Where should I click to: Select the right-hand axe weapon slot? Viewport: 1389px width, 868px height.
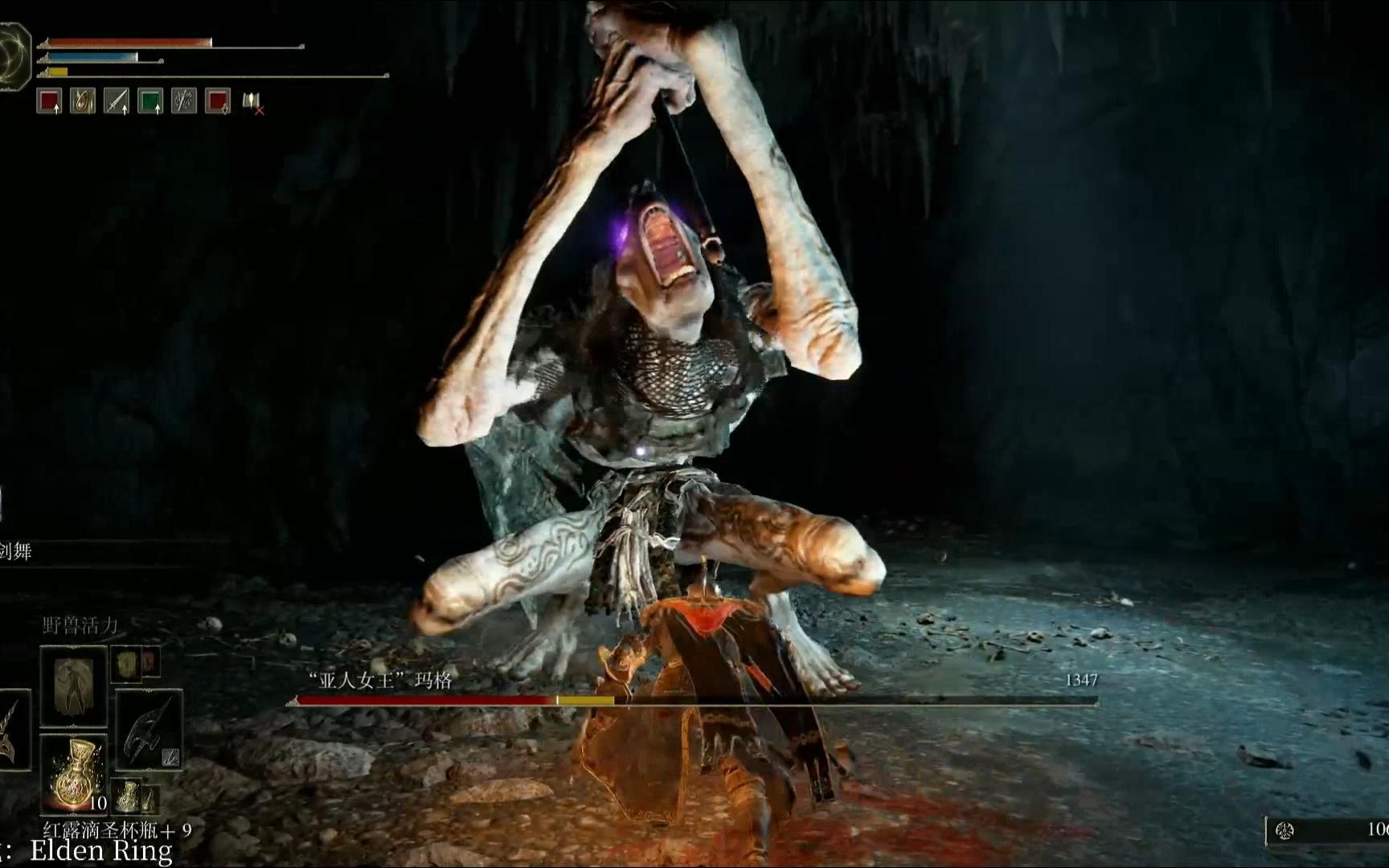click(x=149, y=728)
